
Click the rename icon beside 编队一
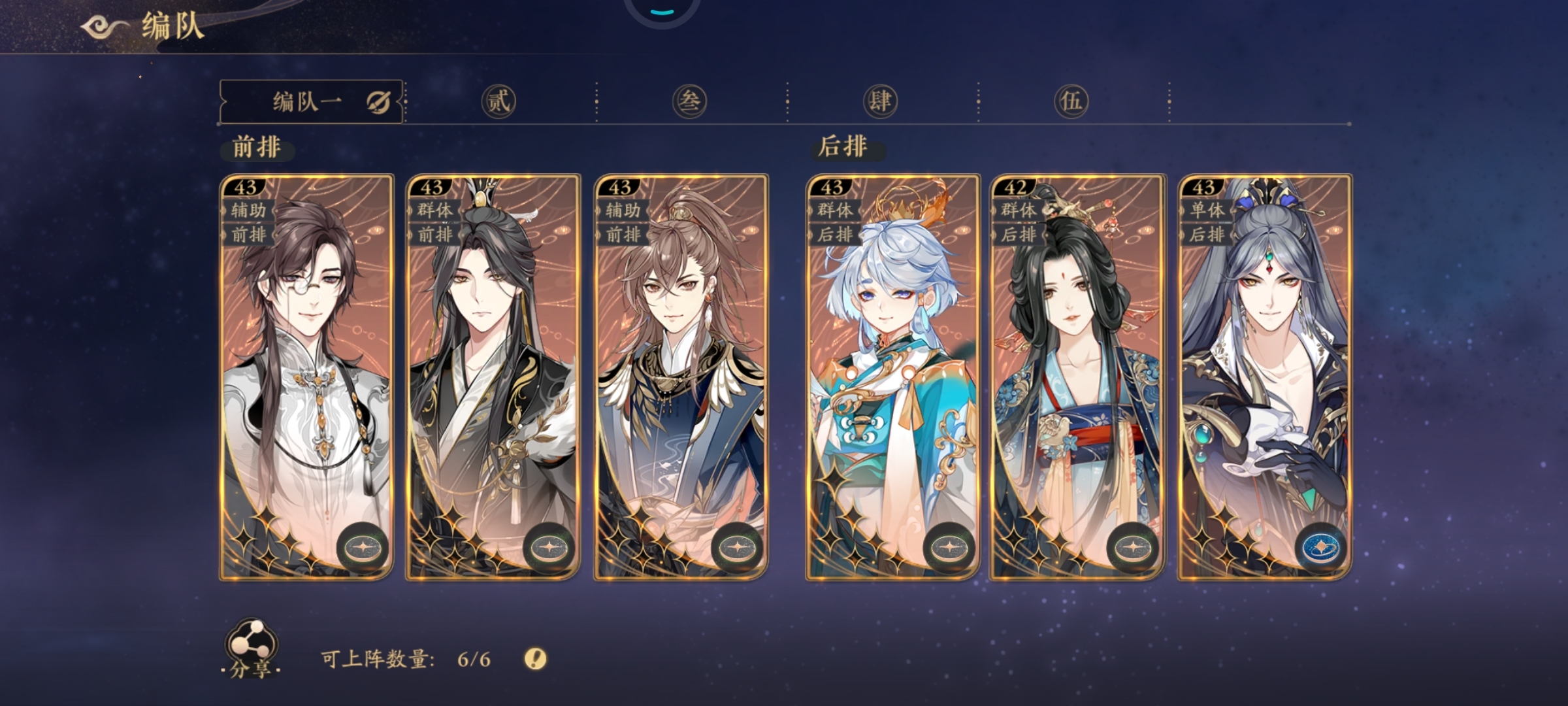[378, 102]
